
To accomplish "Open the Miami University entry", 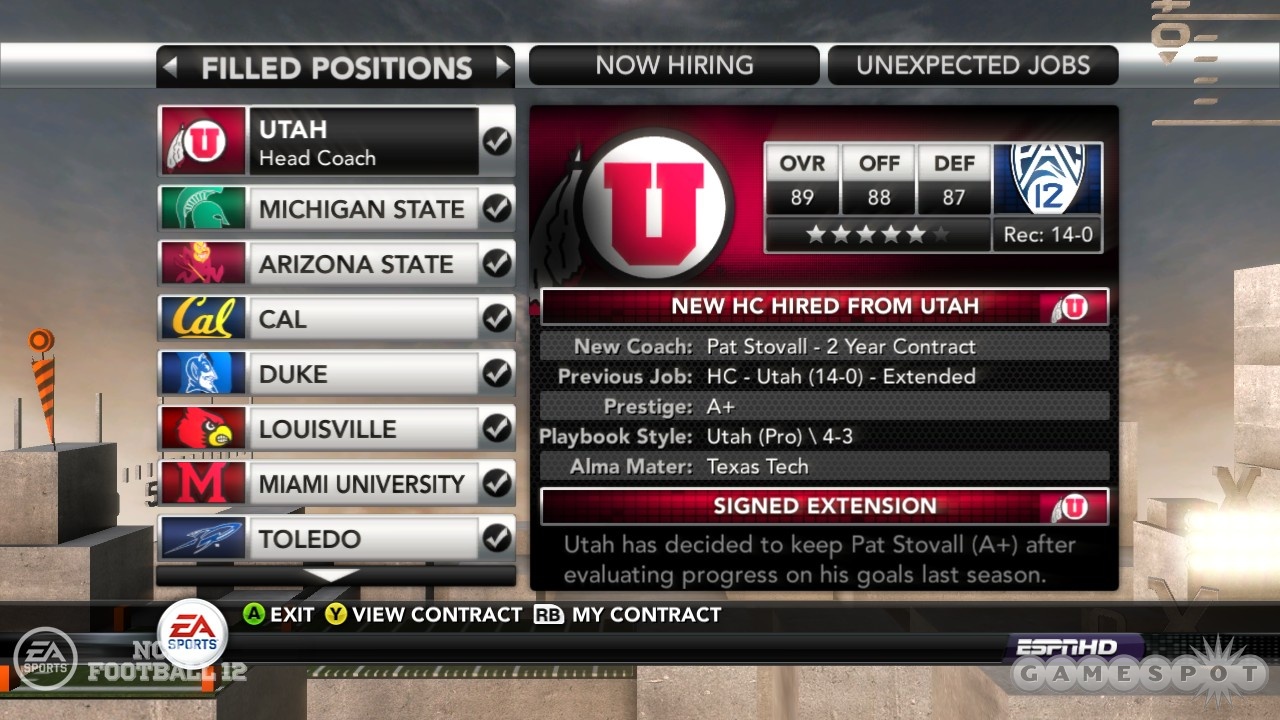I will tap(336, 484).
